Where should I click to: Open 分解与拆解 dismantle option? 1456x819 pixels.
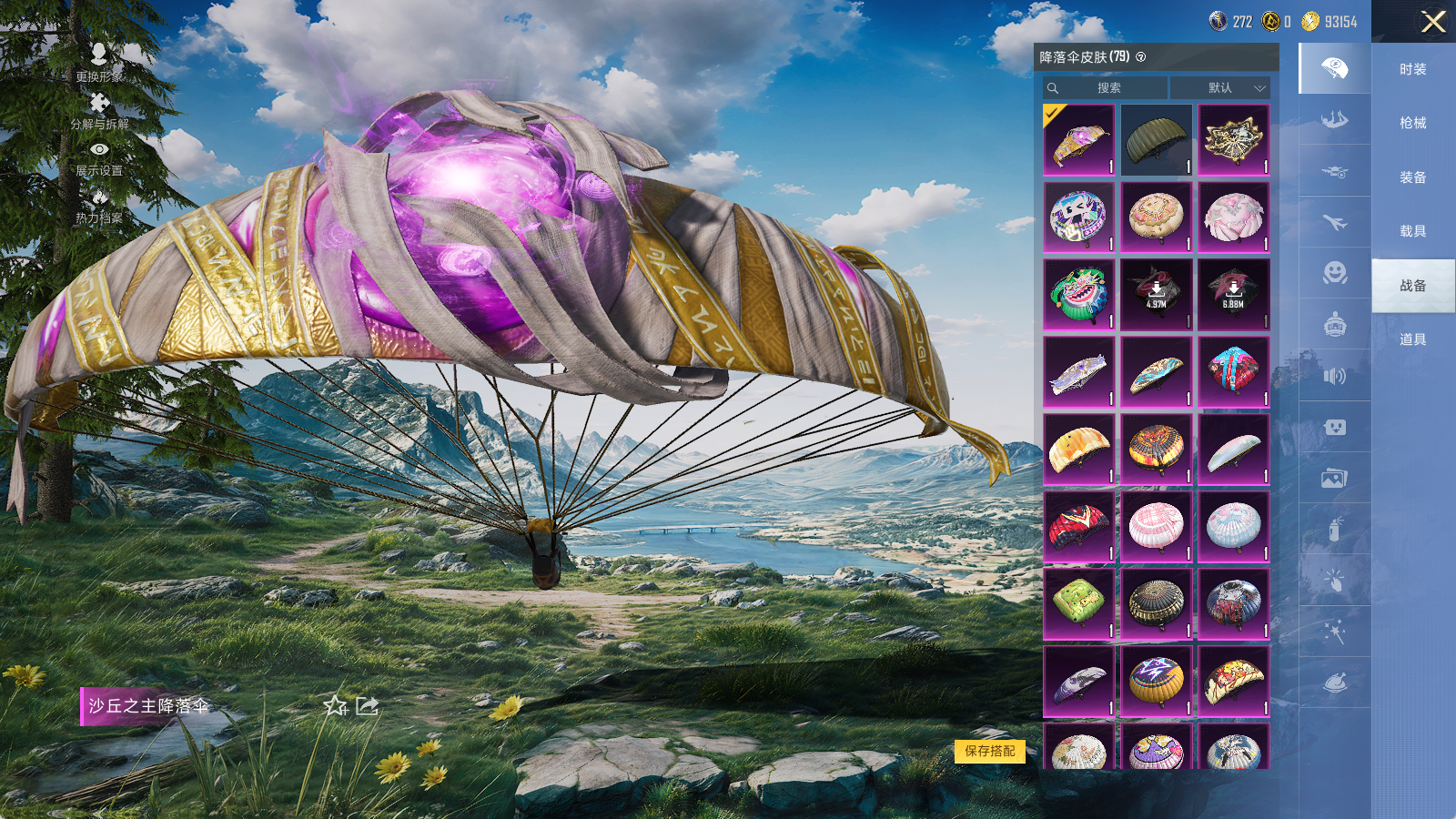click(99, 110)
